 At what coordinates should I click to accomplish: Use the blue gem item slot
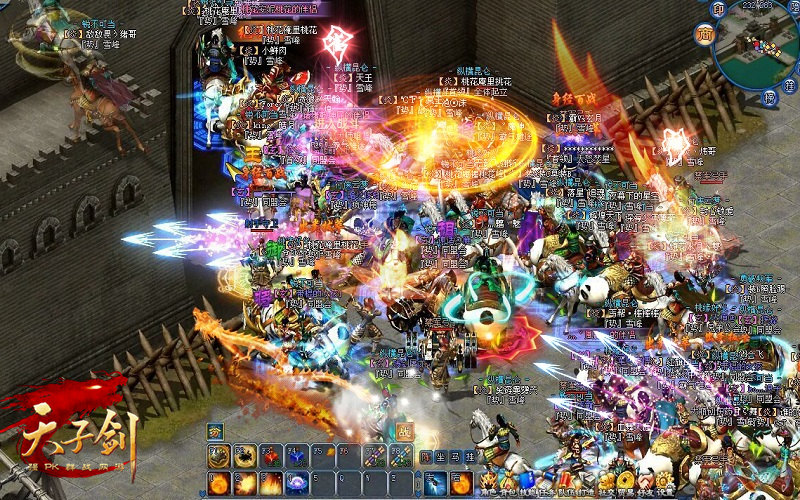point(296,456)
